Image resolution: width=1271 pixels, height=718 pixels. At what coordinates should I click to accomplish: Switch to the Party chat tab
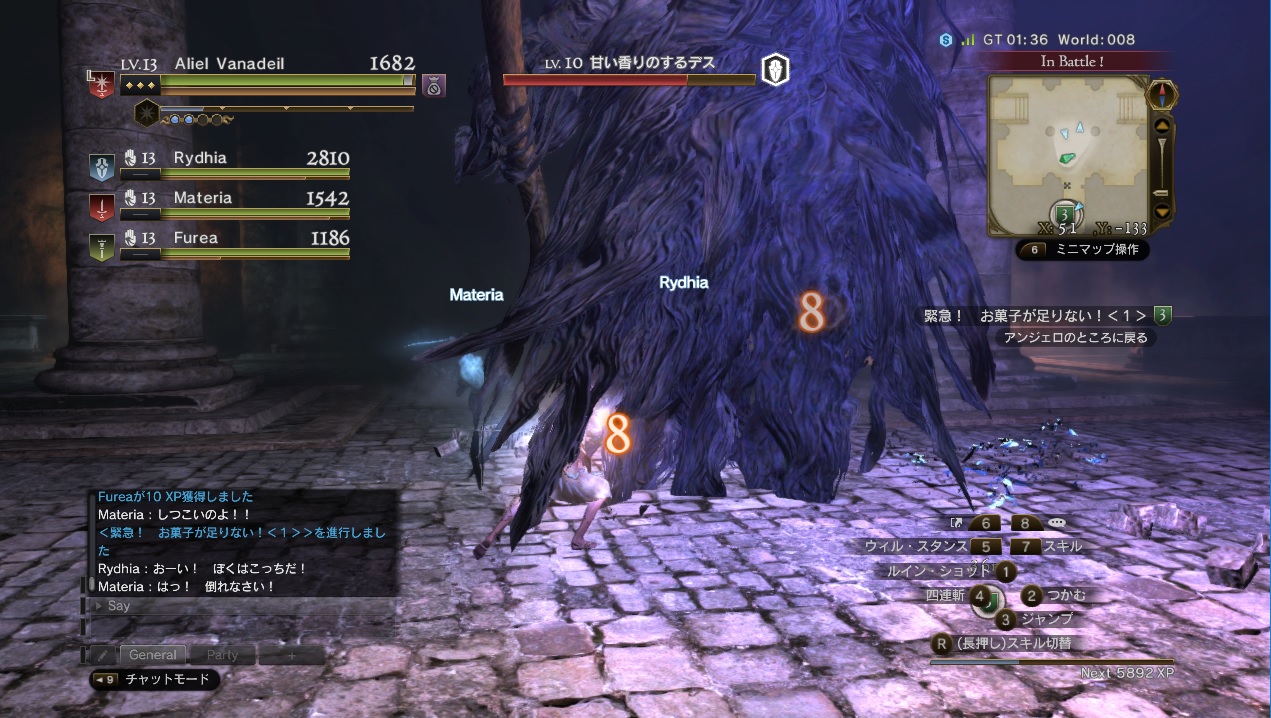coord(222,655)
